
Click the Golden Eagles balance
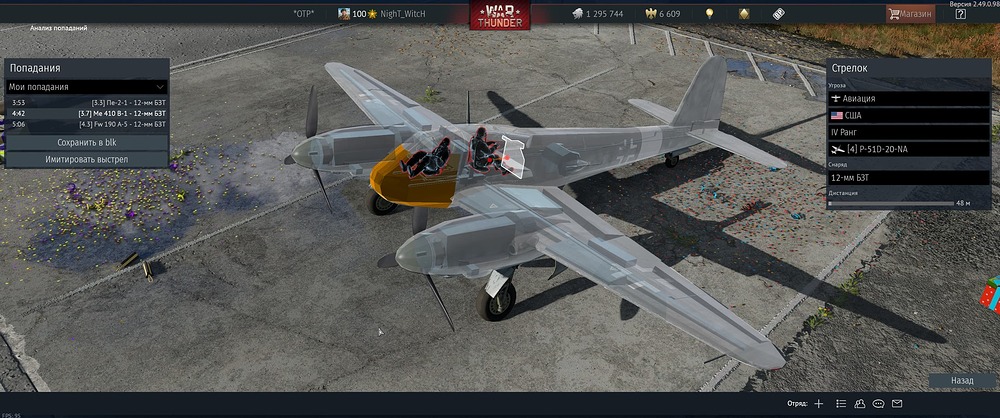(x=663, y=13)
